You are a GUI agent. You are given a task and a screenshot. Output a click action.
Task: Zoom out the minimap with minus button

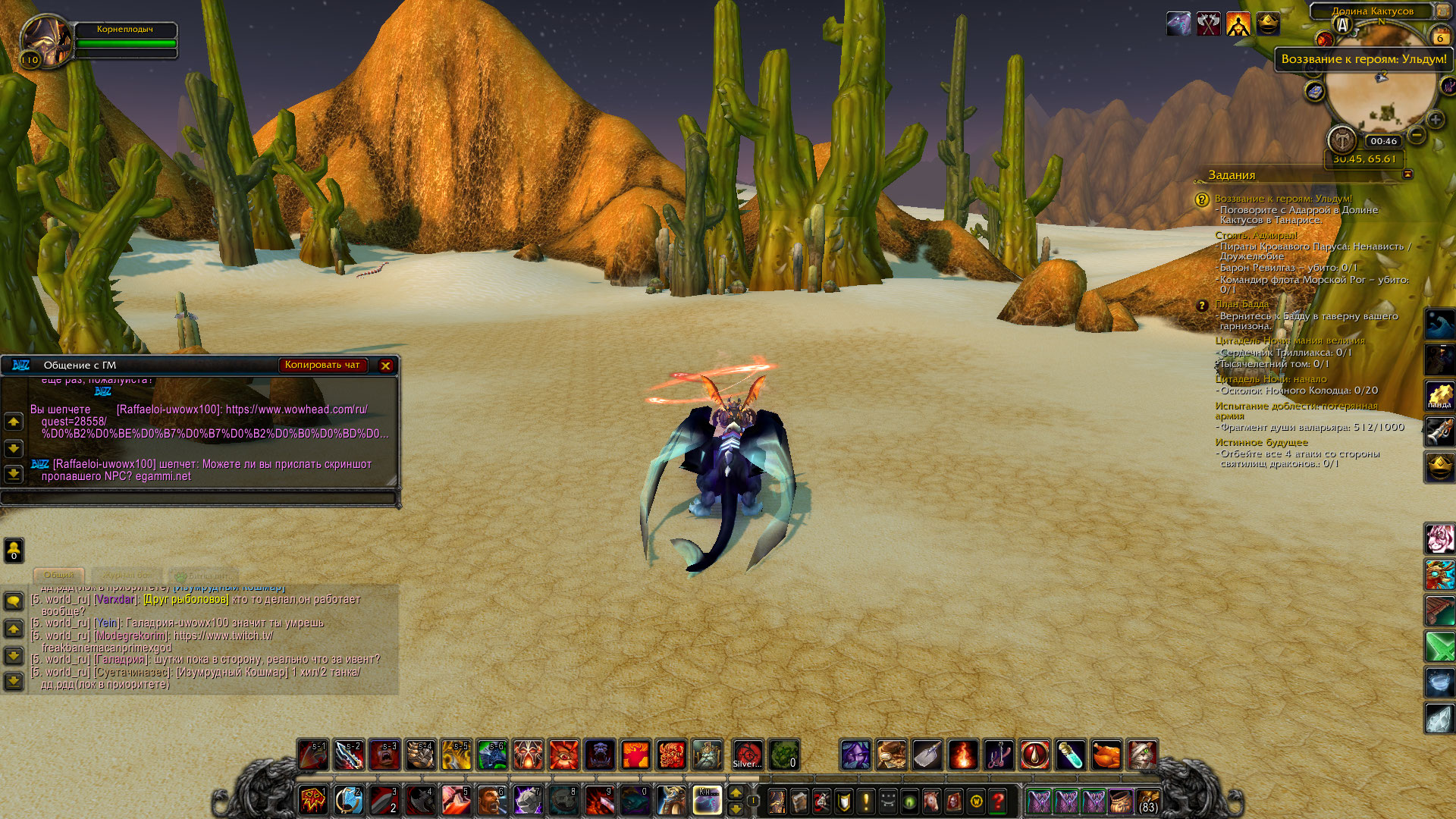click(x=1417, y=136)
